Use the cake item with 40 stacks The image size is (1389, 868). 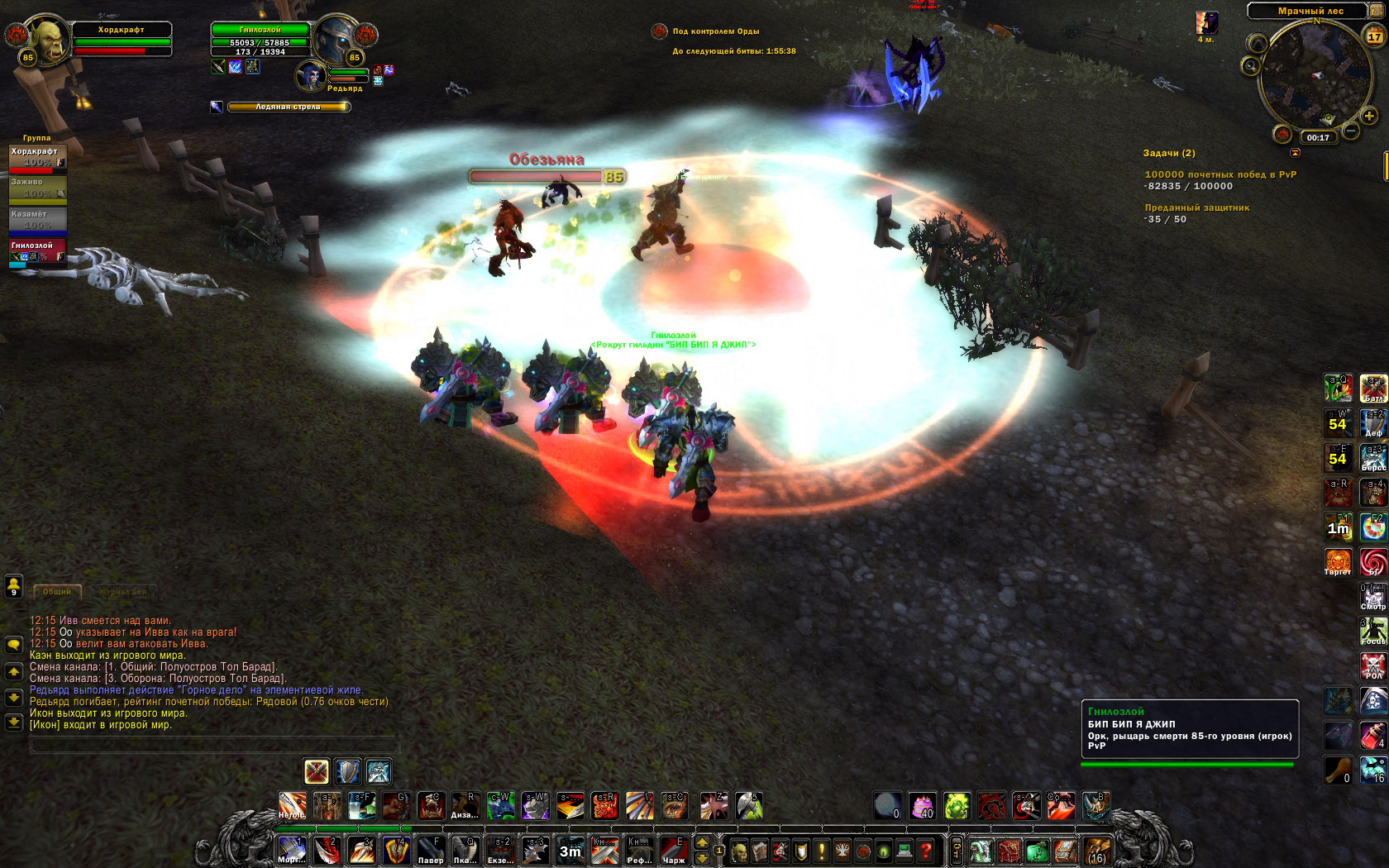tap(922, 805)
